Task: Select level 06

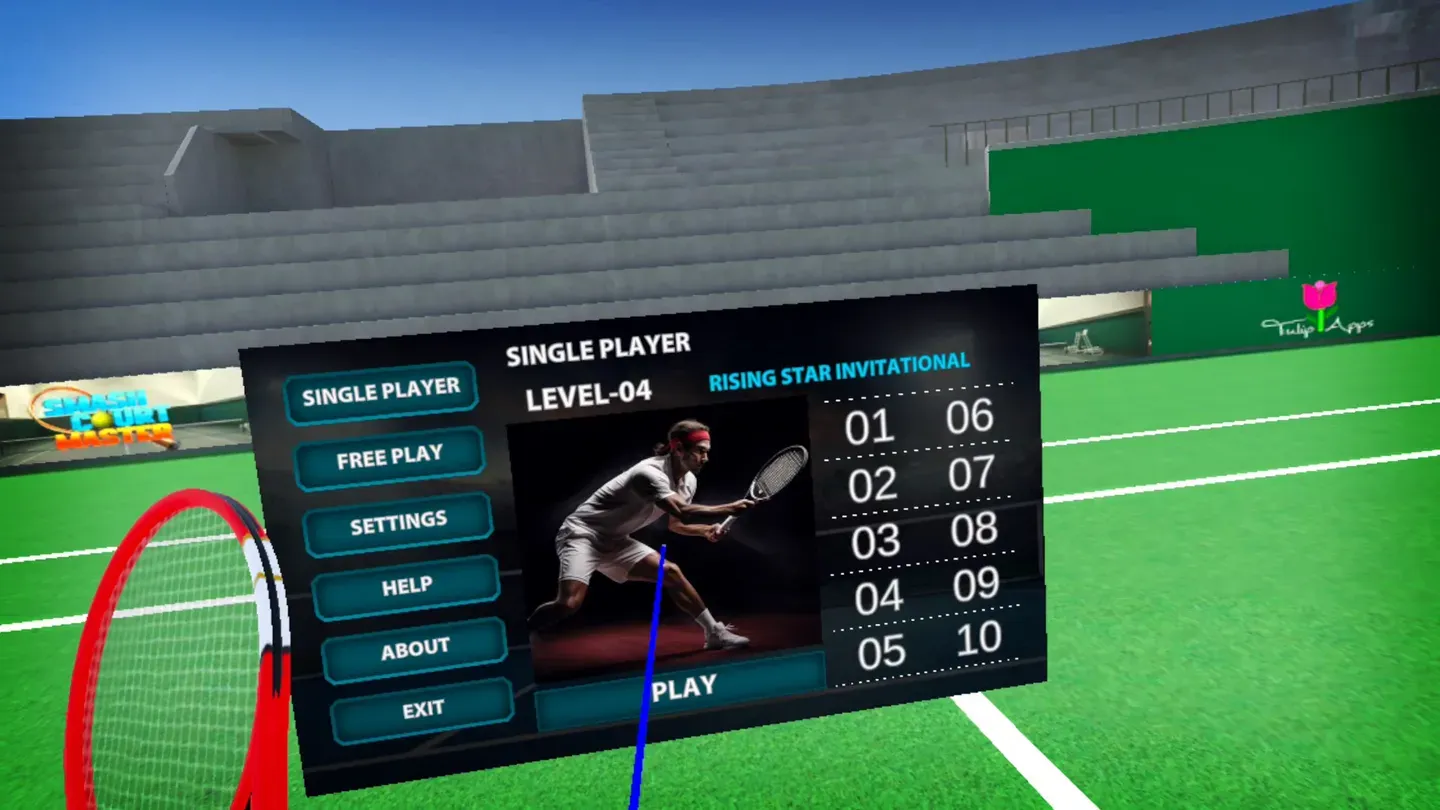Action: [x=970, y=417]
